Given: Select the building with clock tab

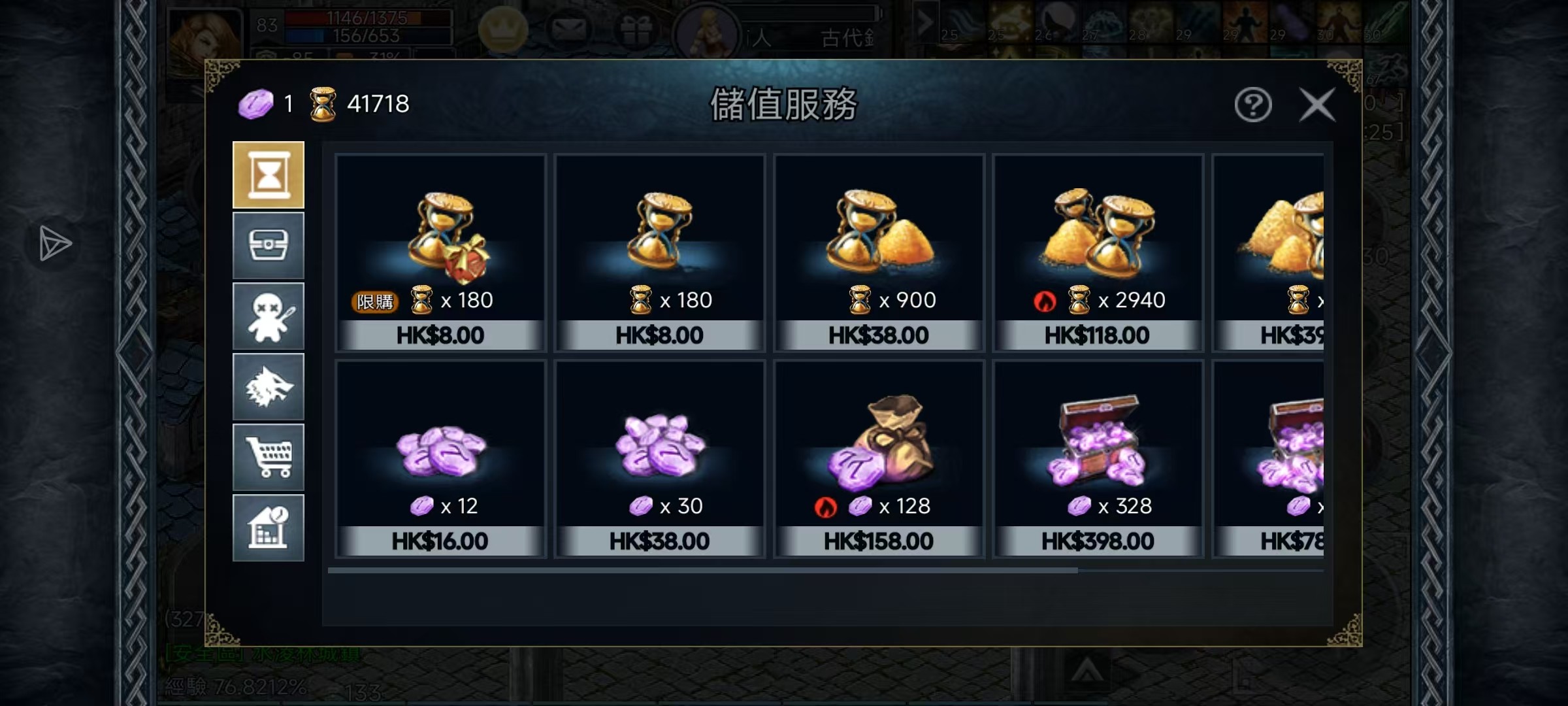Looking at the screenshot, I should (269, 528).
